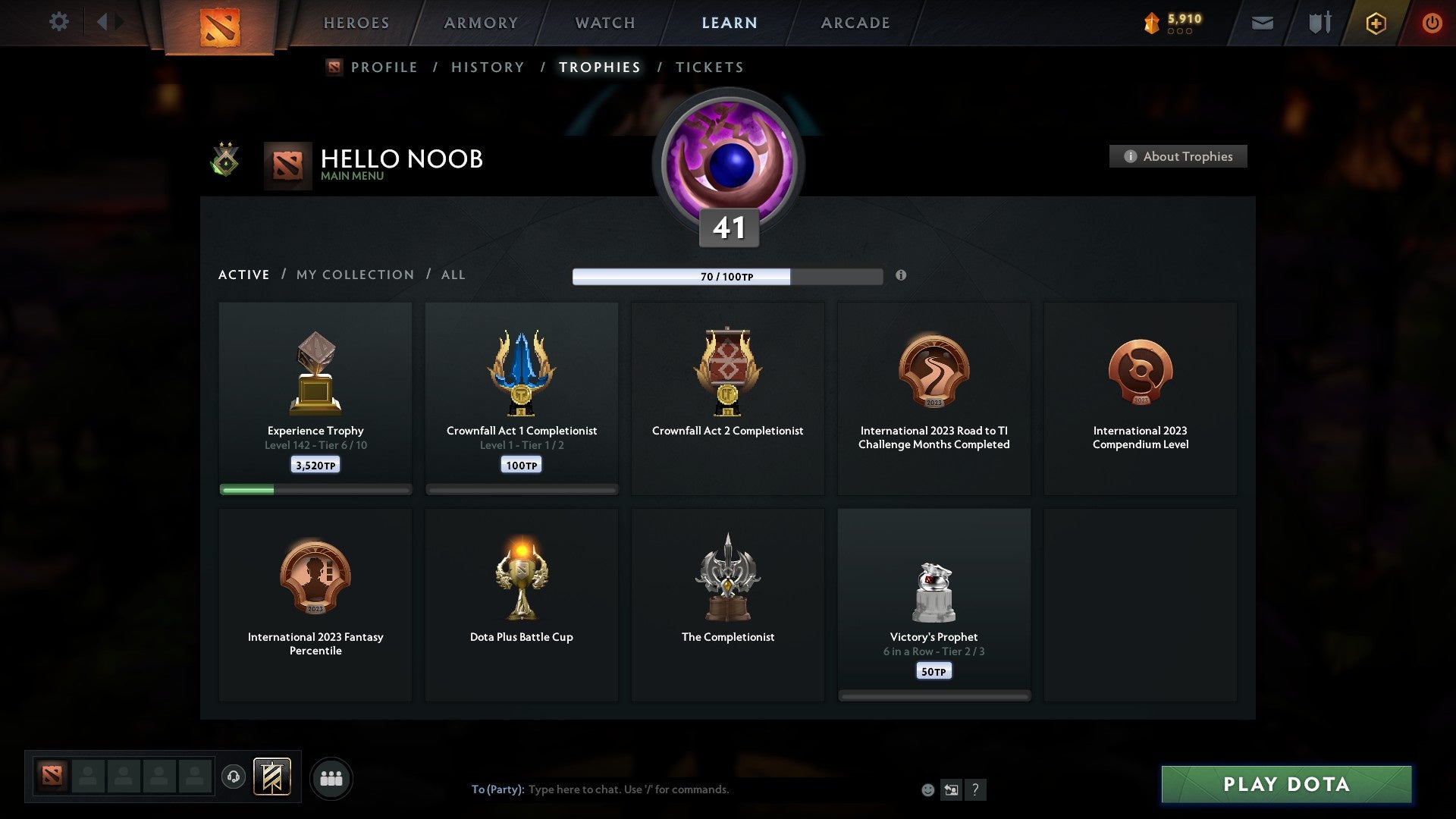Click the smiley emoticon icon by the chat box

[927, 789]
